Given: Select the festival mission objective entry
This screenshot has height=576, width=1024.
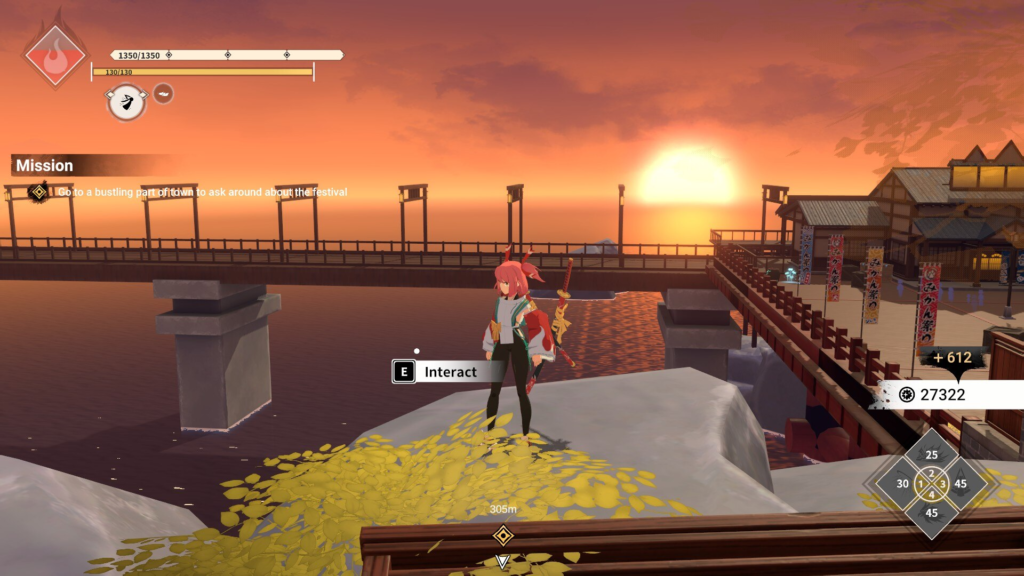Looking at the screenshot, I should pyautogui.click(x=200, y=191).
